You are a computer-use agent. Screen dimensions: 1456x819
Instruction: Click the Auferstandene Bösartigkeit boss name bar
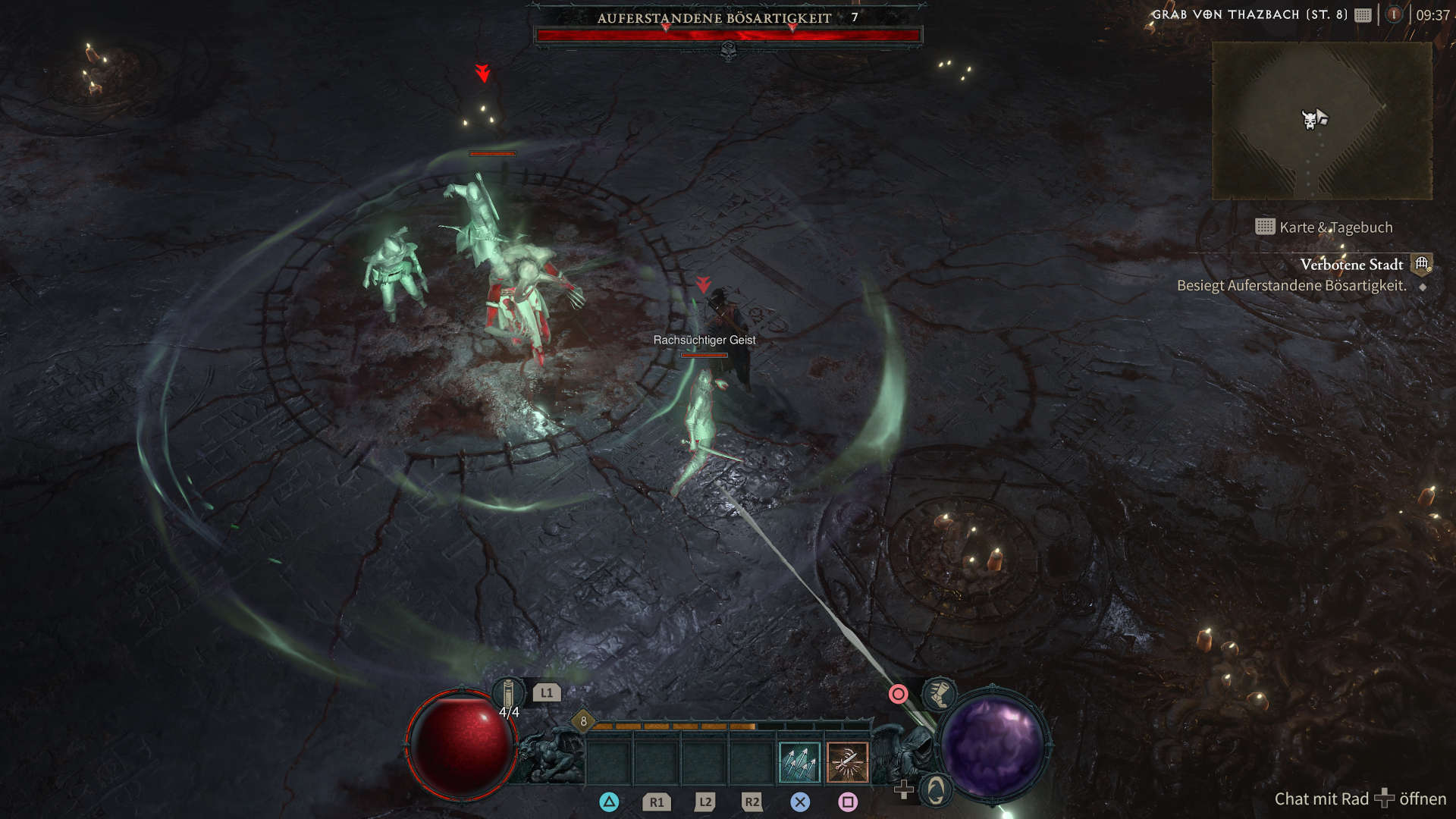pyautogui.click(x=714, y=18)
